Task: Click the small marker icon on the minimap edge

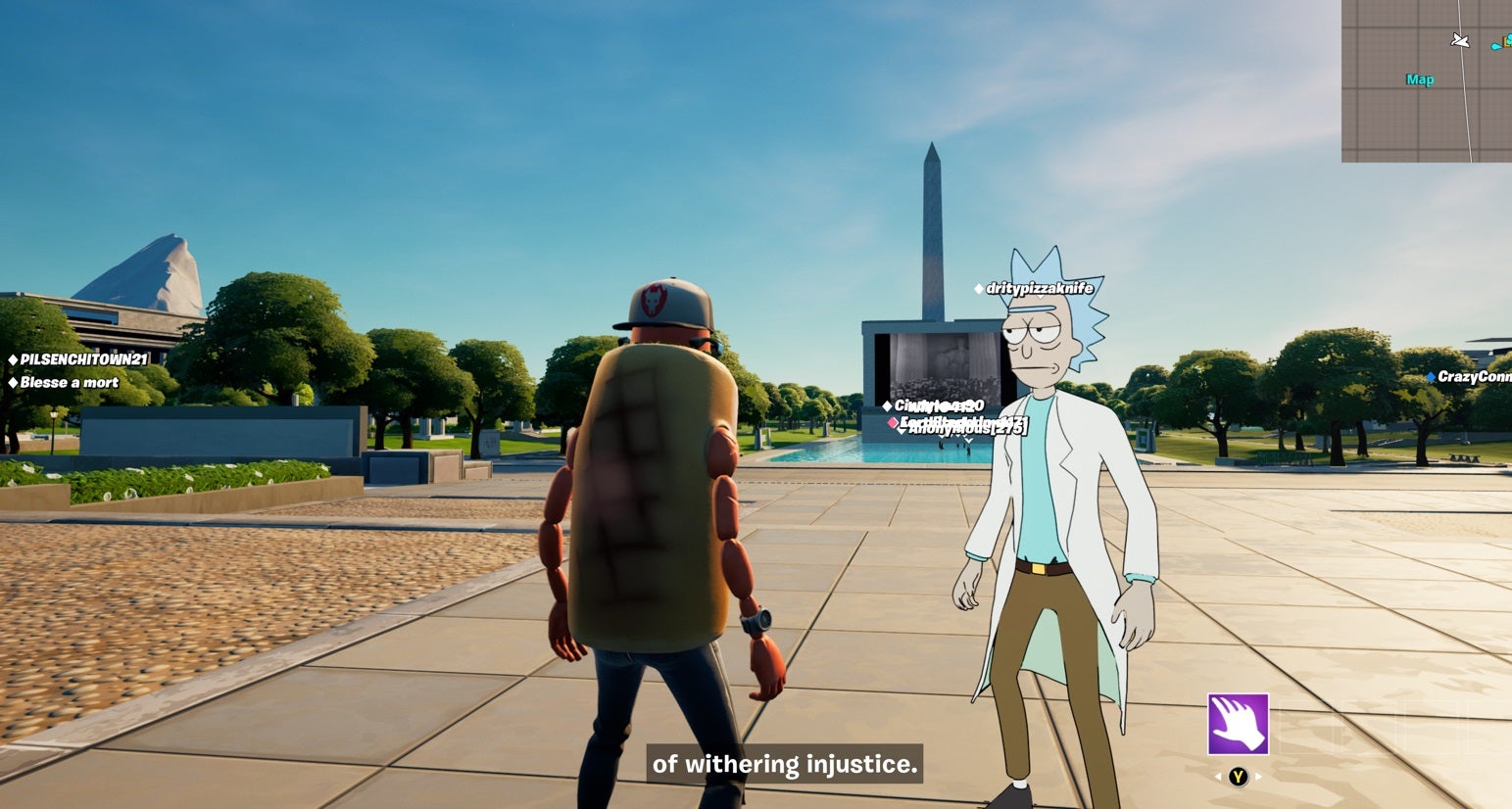Action: [x=1495, y=43]
